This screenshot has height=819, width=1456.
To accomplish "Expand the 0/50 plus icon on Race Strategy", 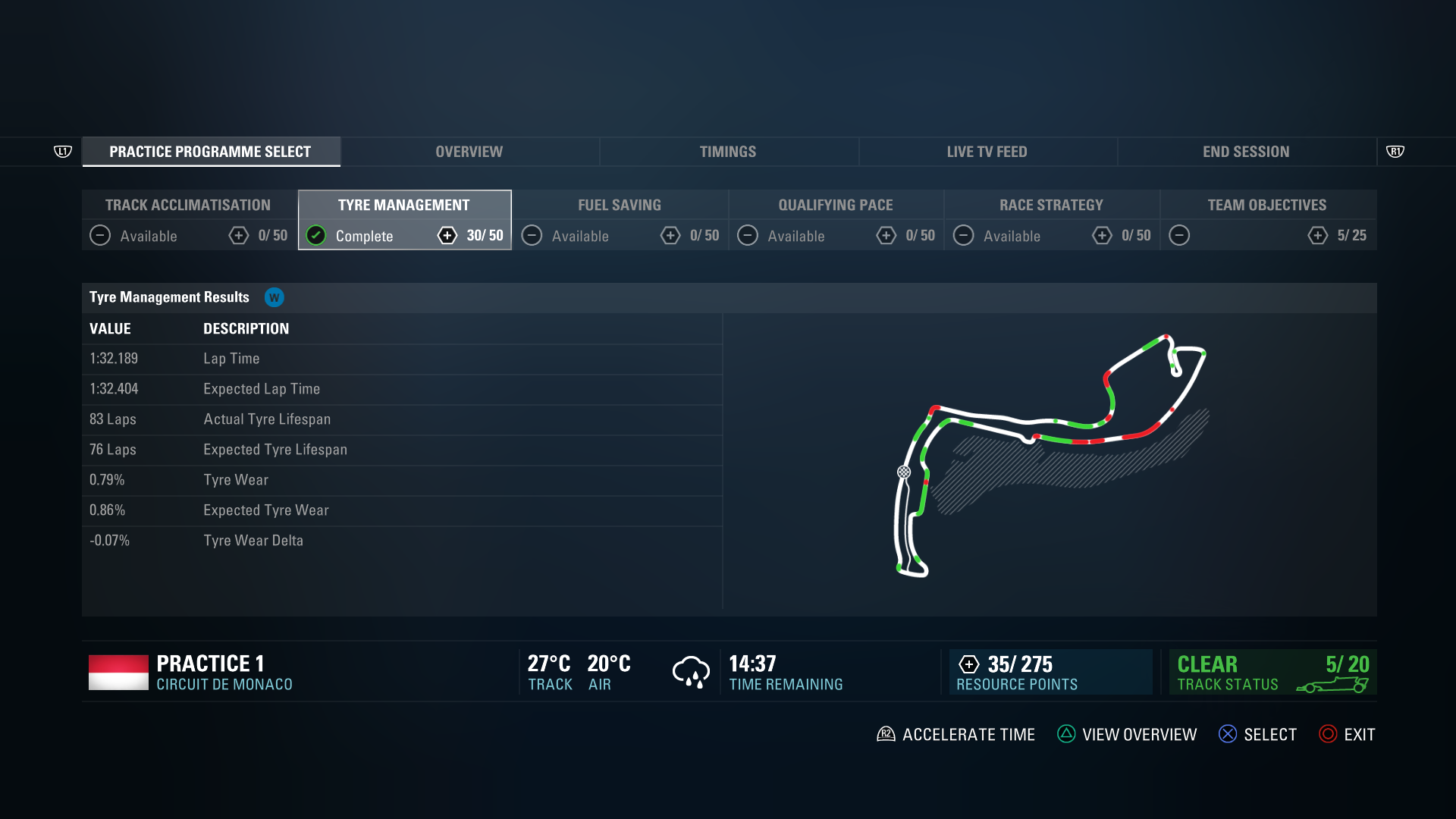I will coord(1103,236).
